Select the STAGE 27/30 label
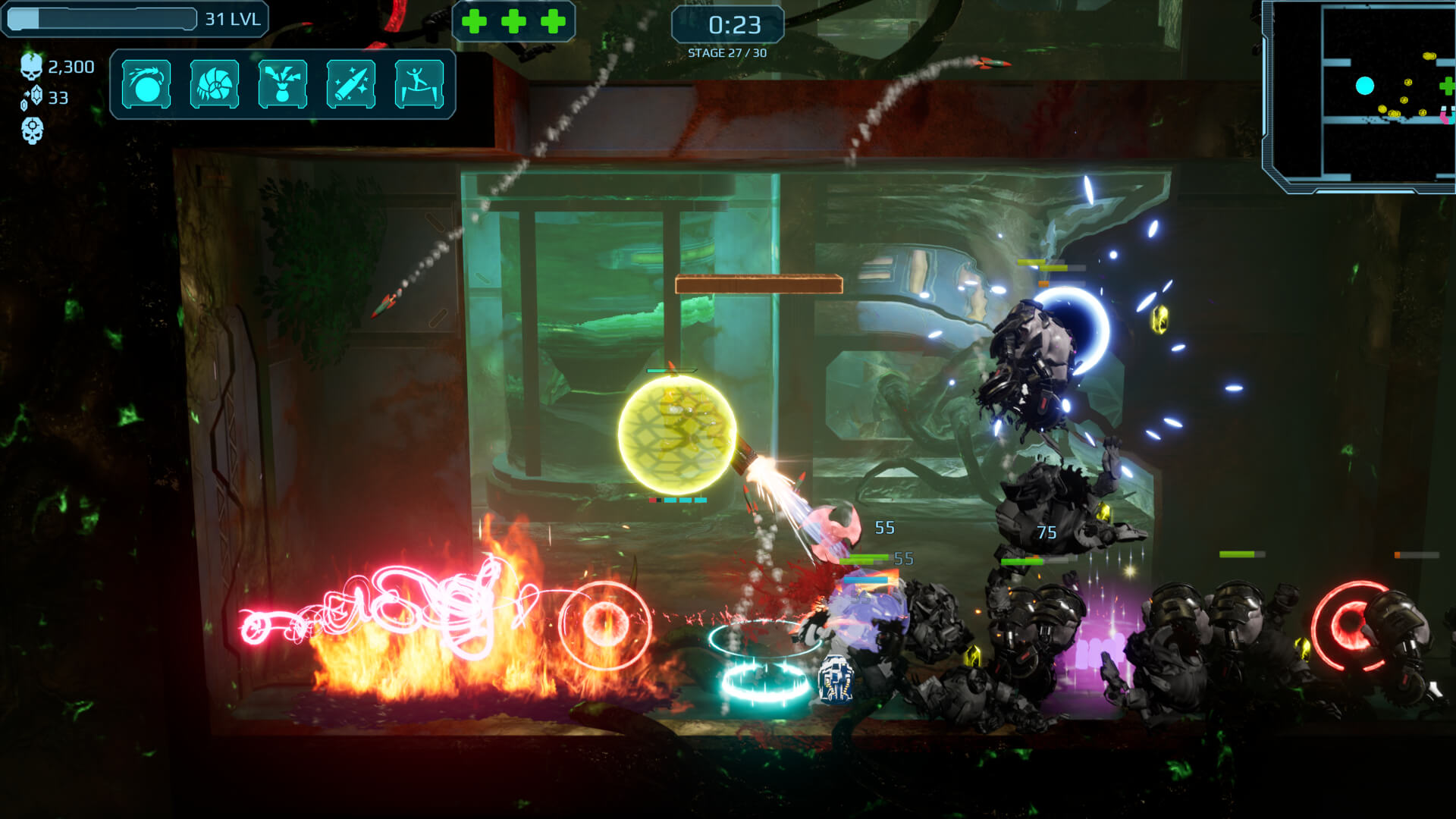 pyautogui.click(x=727, y=52)
